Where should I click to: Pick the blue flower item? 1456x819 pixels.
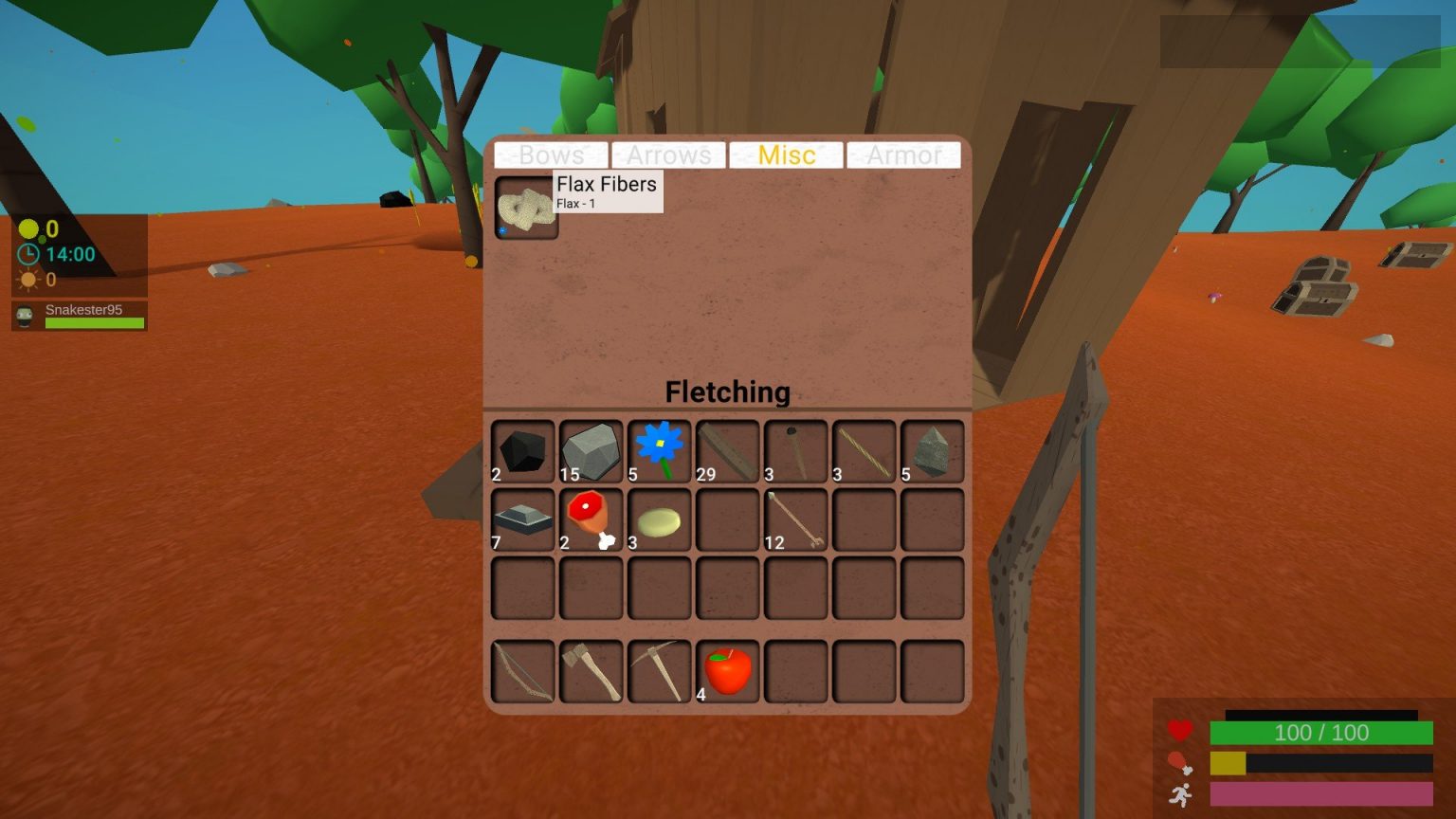tap(659, 450)
